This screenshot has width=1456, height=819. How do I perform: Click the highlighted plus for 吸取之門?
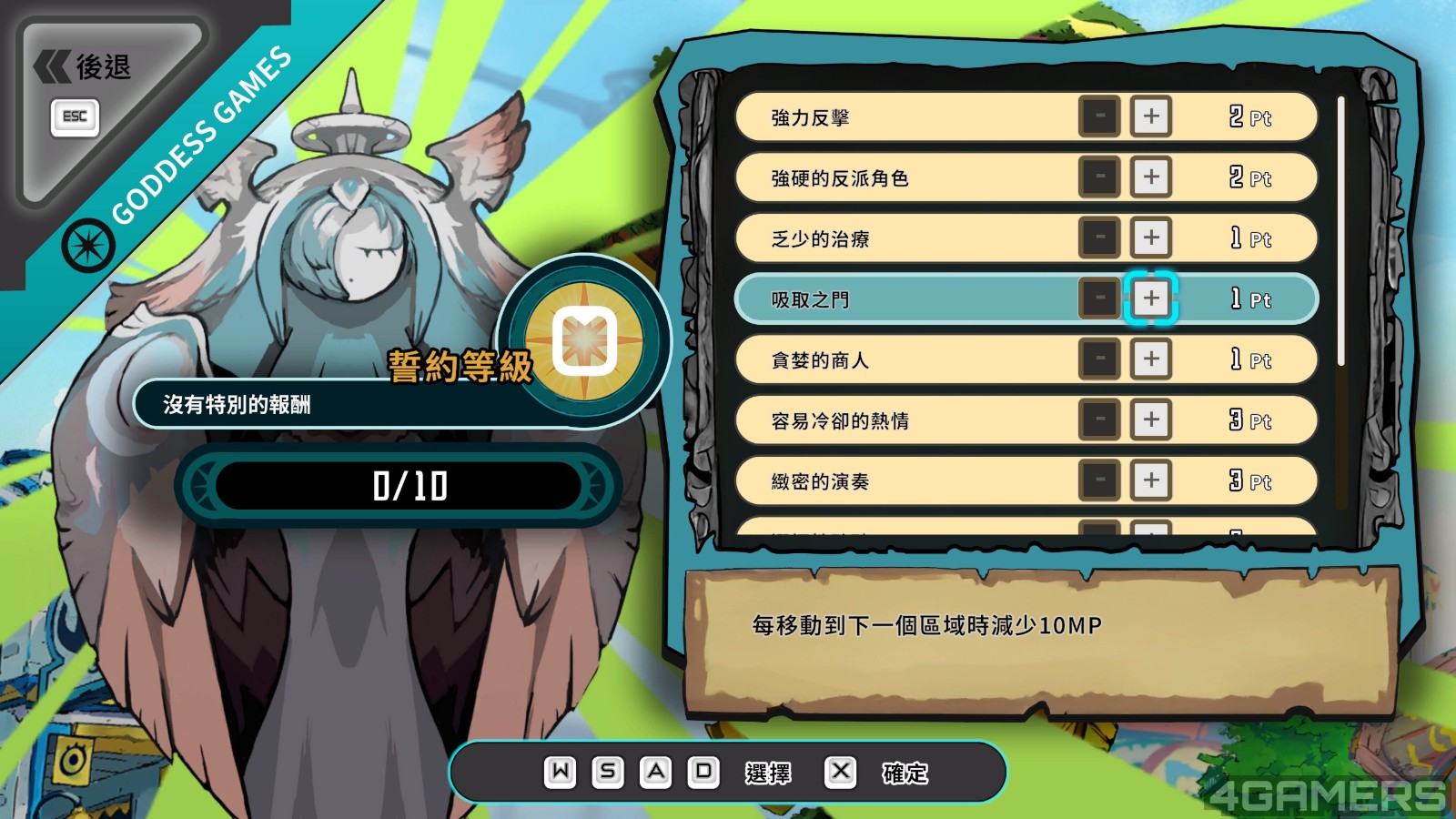1151,298
